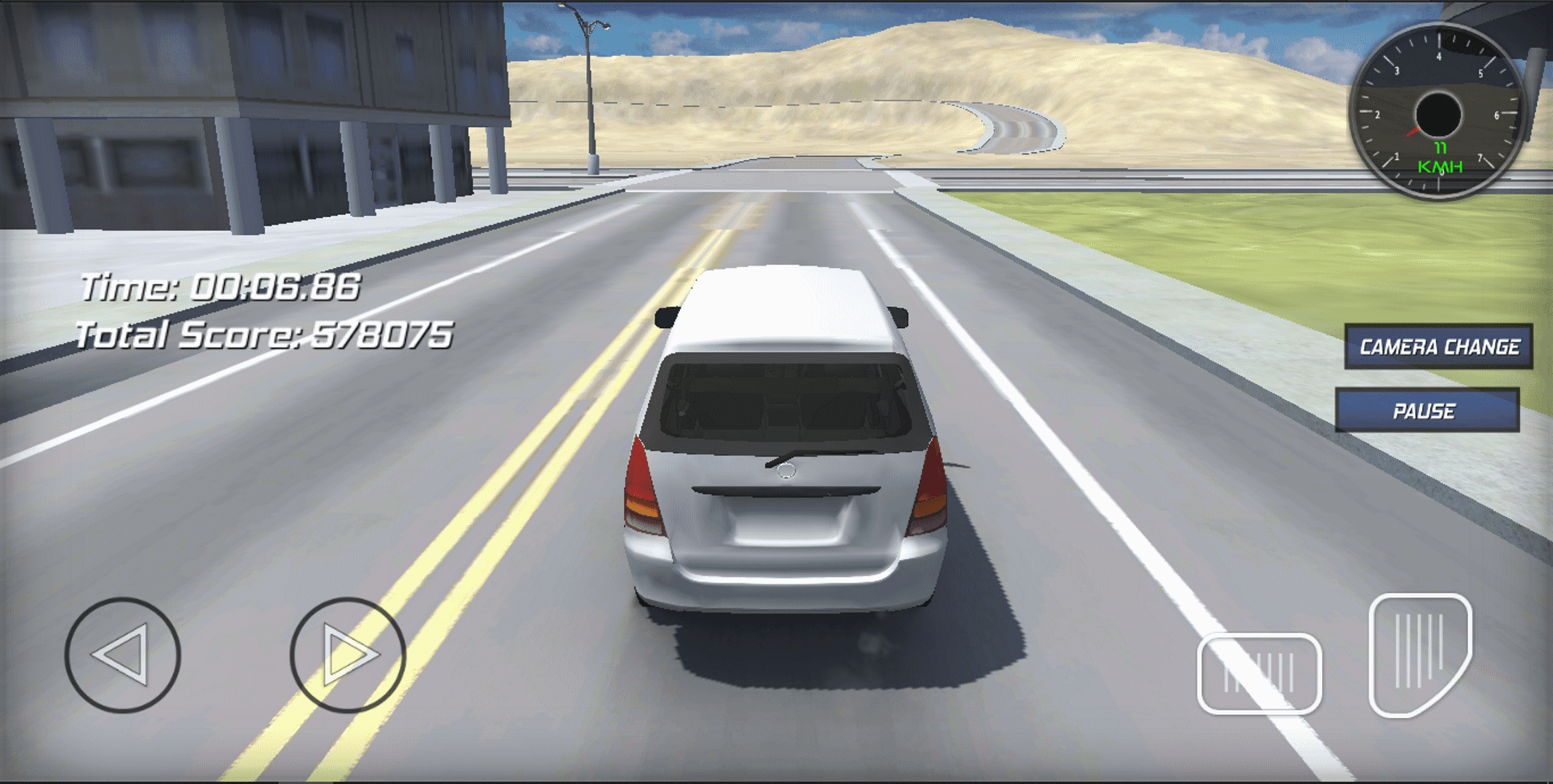Click the number 7 on the gauge
Image resolution: width=1553 pixels, height=784 pixels.
pos(1482,155)
